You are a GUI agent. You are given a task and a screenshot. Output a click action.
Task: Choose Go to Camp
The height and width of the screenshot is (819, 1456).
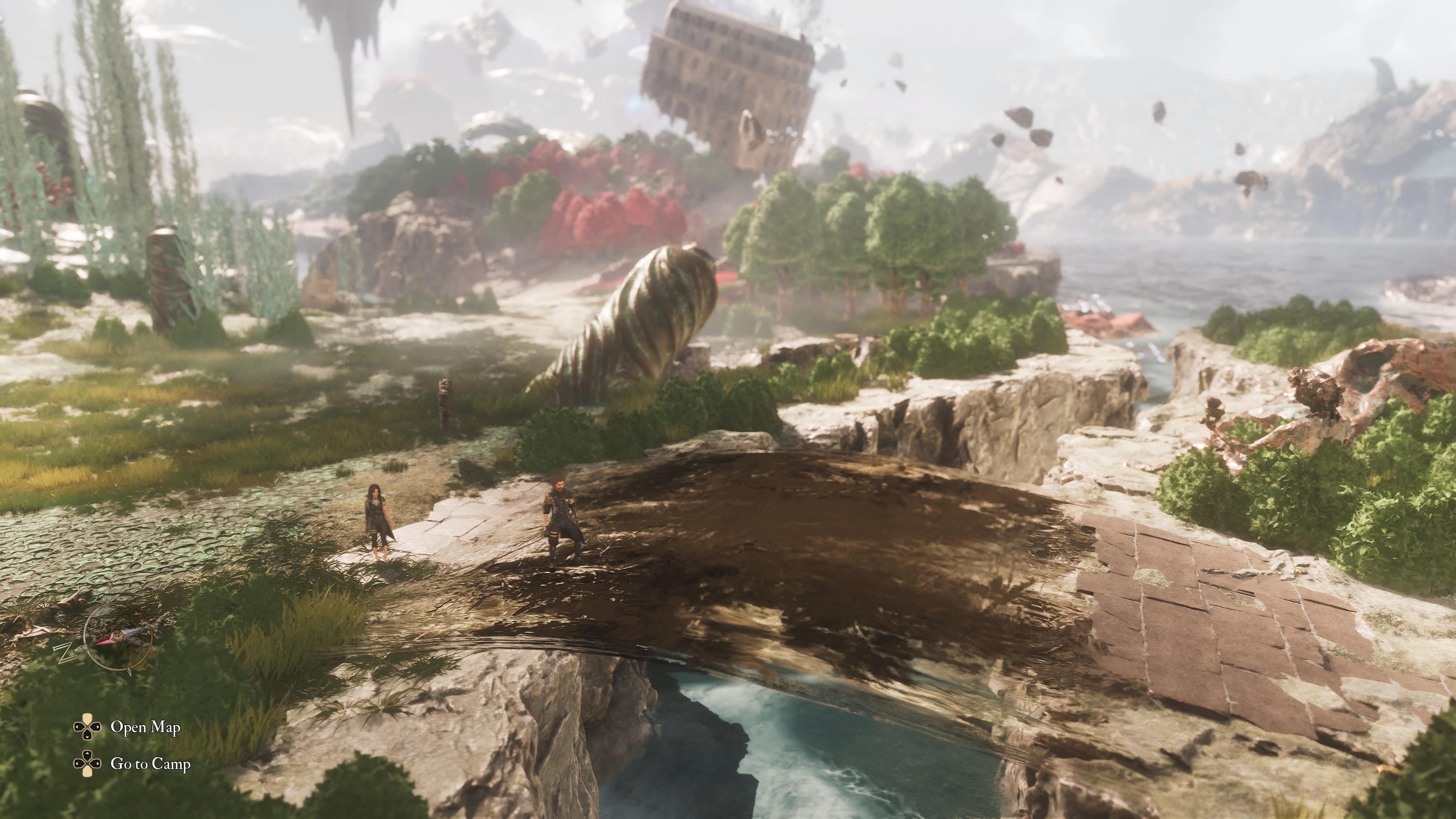[x=150, y=764]
